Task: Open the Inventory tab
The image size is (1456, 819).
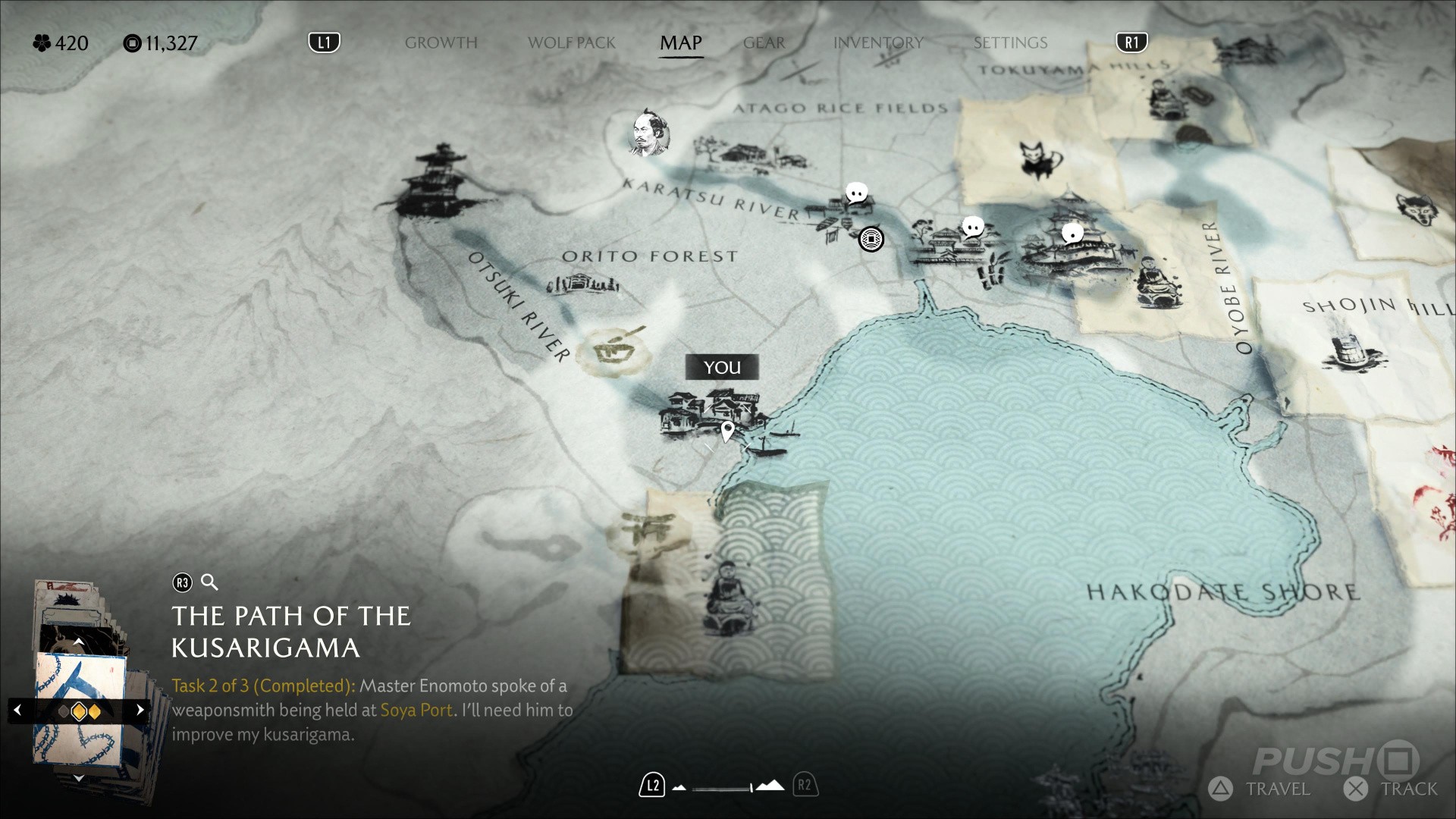Action: pyautogui.click(x=878, y=43)
